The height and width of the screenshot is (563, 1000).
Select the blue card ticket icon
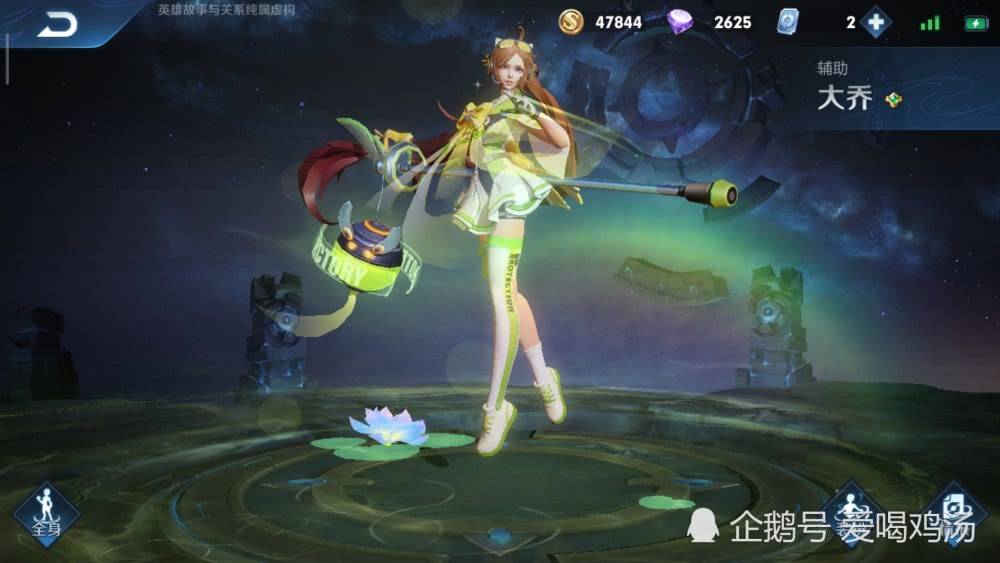(789, 22)
